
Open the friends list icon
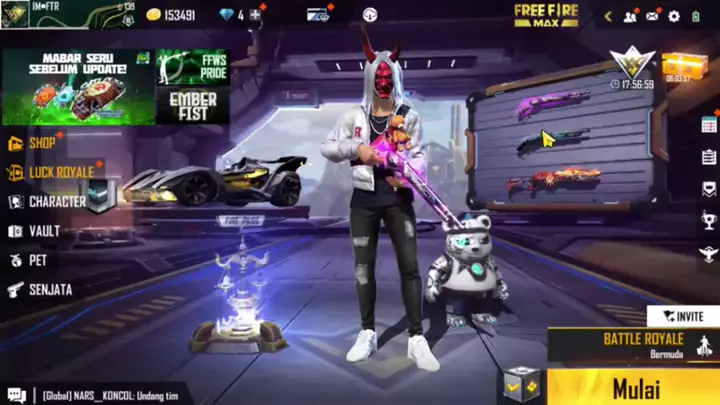(630, 16)
